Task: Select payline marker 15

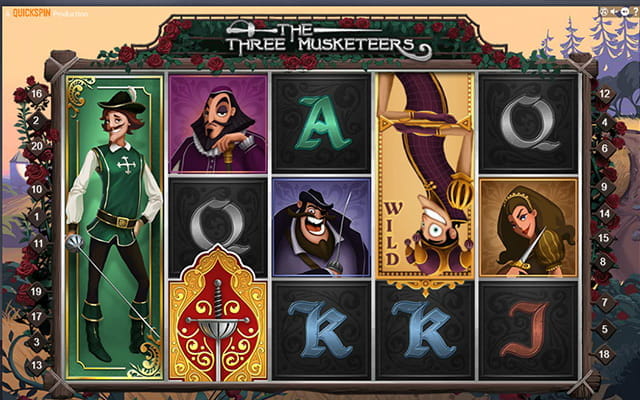Action: [x=604, y=238]
